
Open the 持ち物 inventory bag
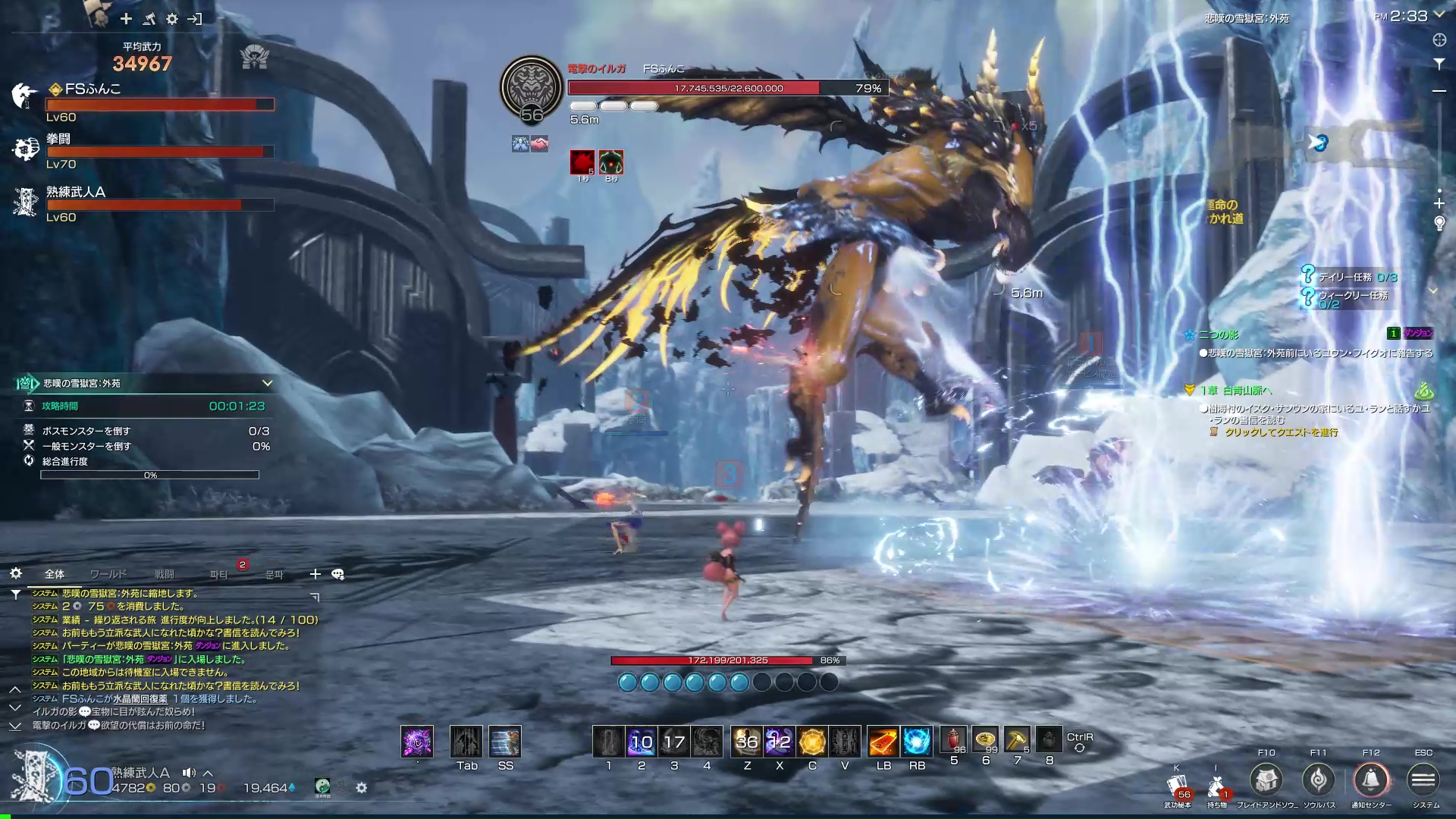(x=1216, y=788)
